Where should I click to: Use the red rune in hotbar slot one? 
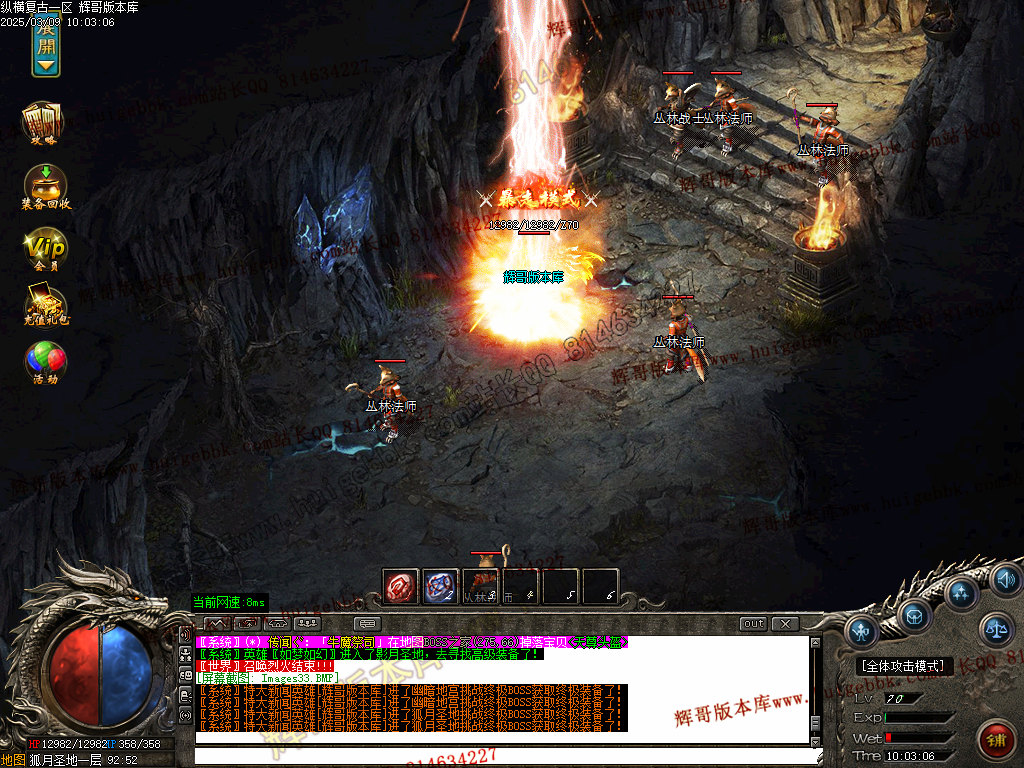(401, 587)
